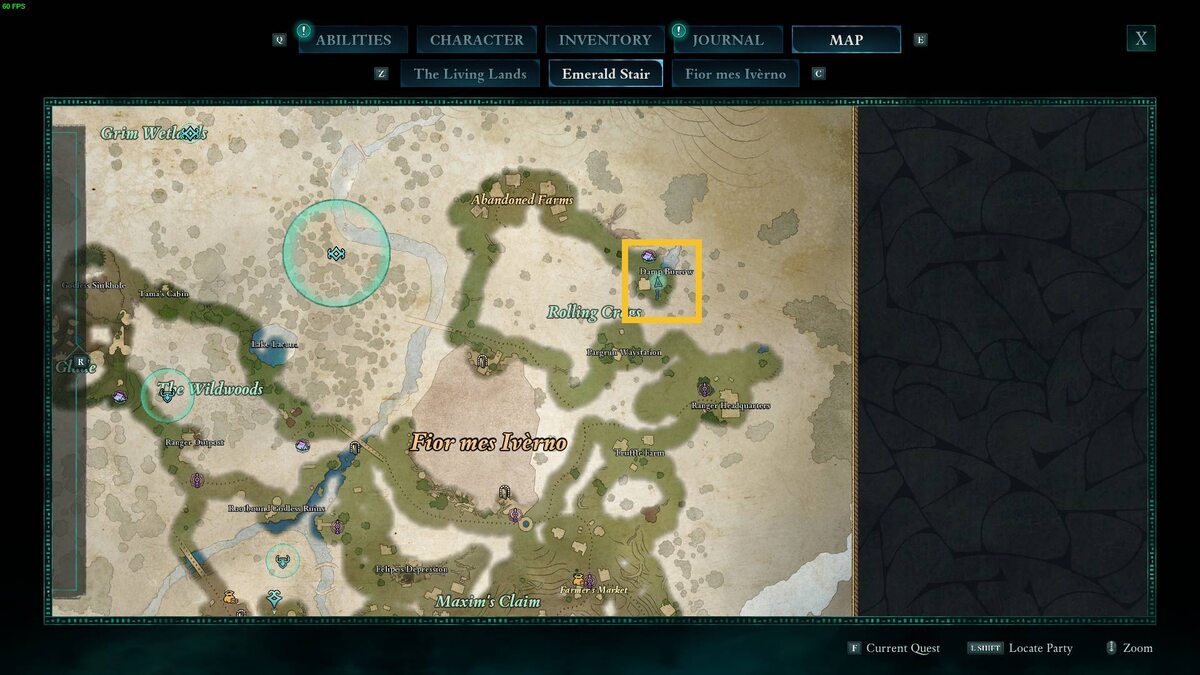
Task: Click the Farmer's Market map marker
Action: [x=589, y=580]
